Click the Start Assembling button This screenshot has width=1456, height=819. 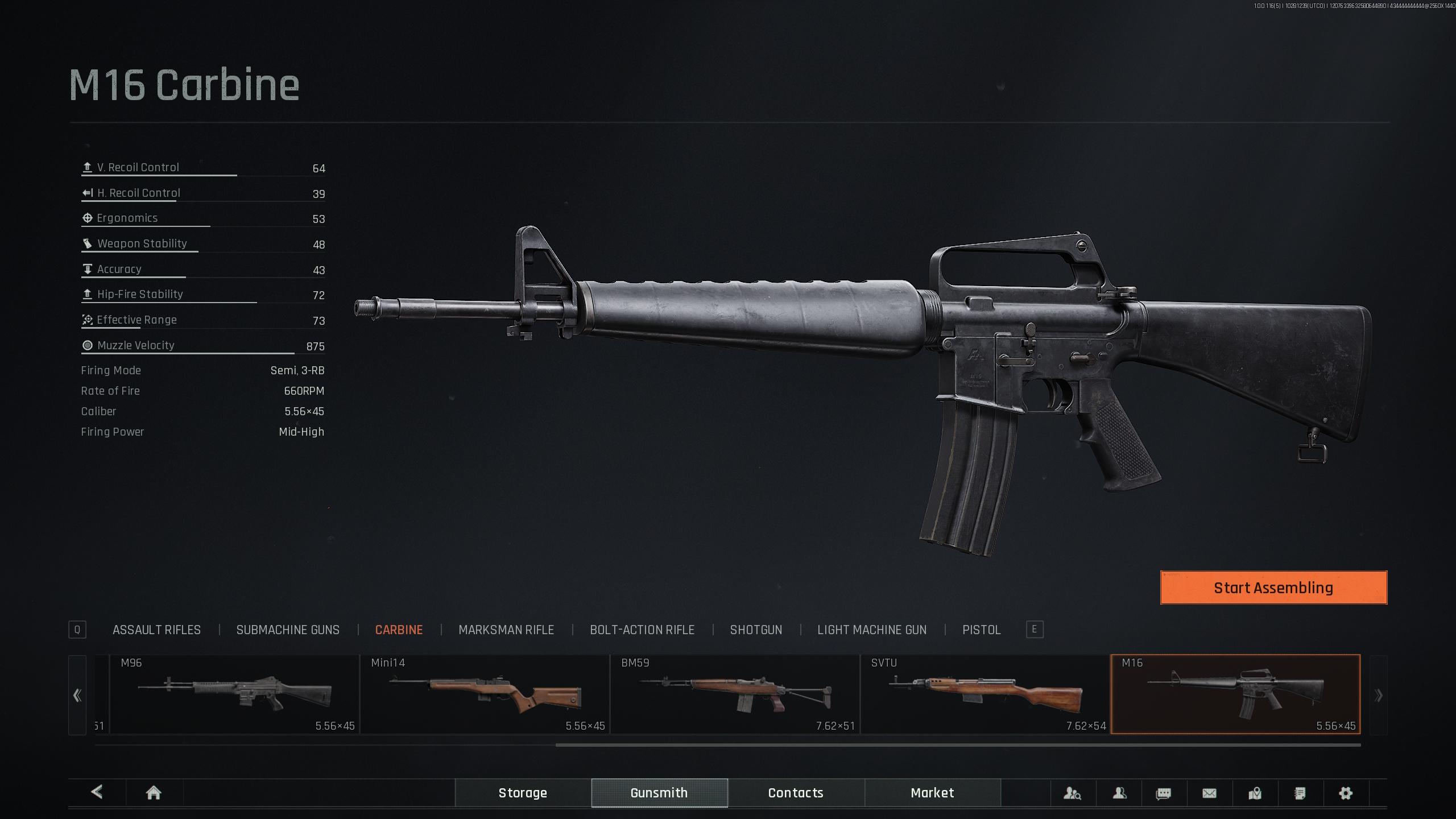[1273, 588]
